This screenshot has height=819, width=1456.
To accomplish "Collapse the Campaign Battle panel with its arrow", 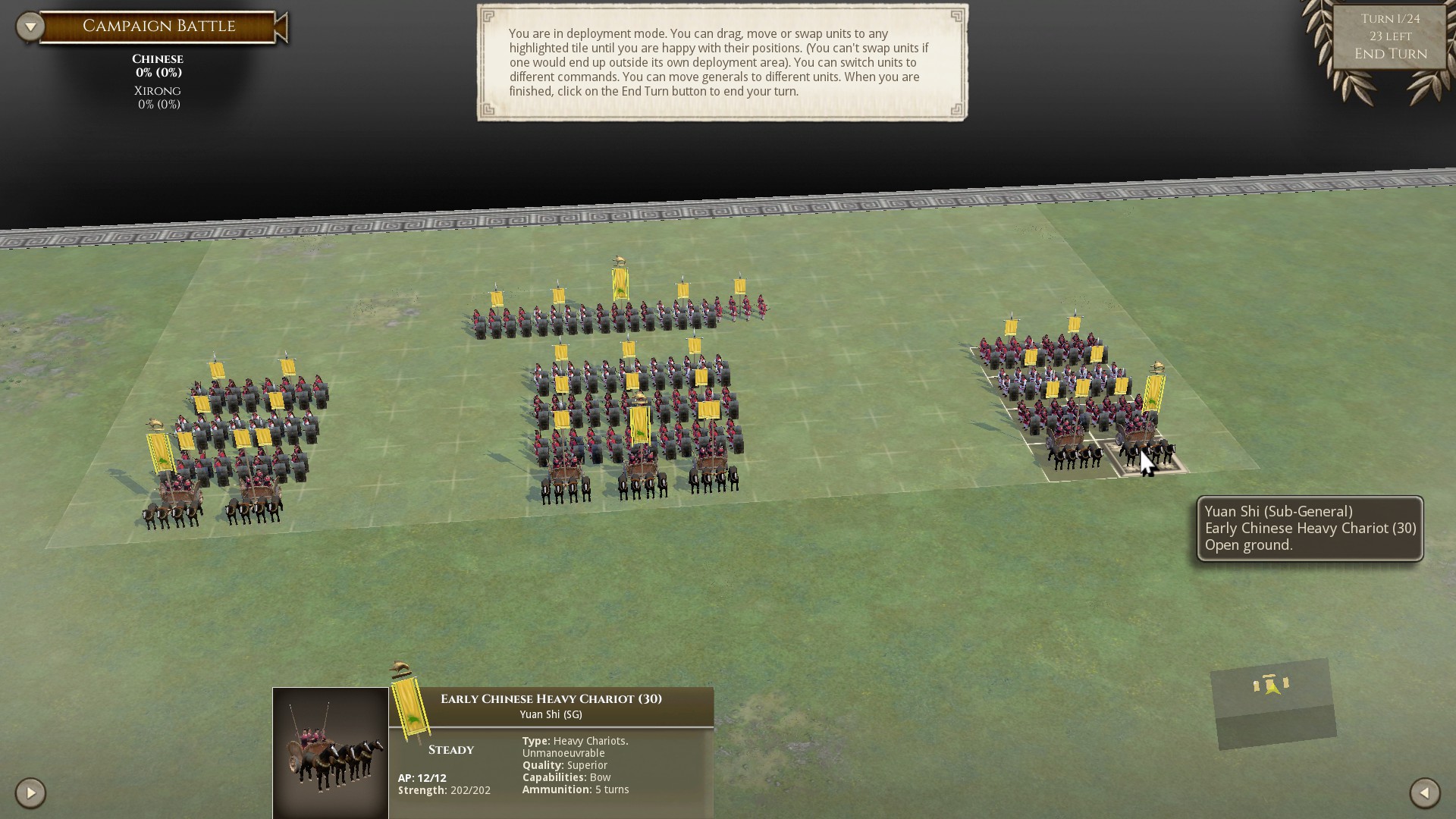I will (x=29, y=25).
